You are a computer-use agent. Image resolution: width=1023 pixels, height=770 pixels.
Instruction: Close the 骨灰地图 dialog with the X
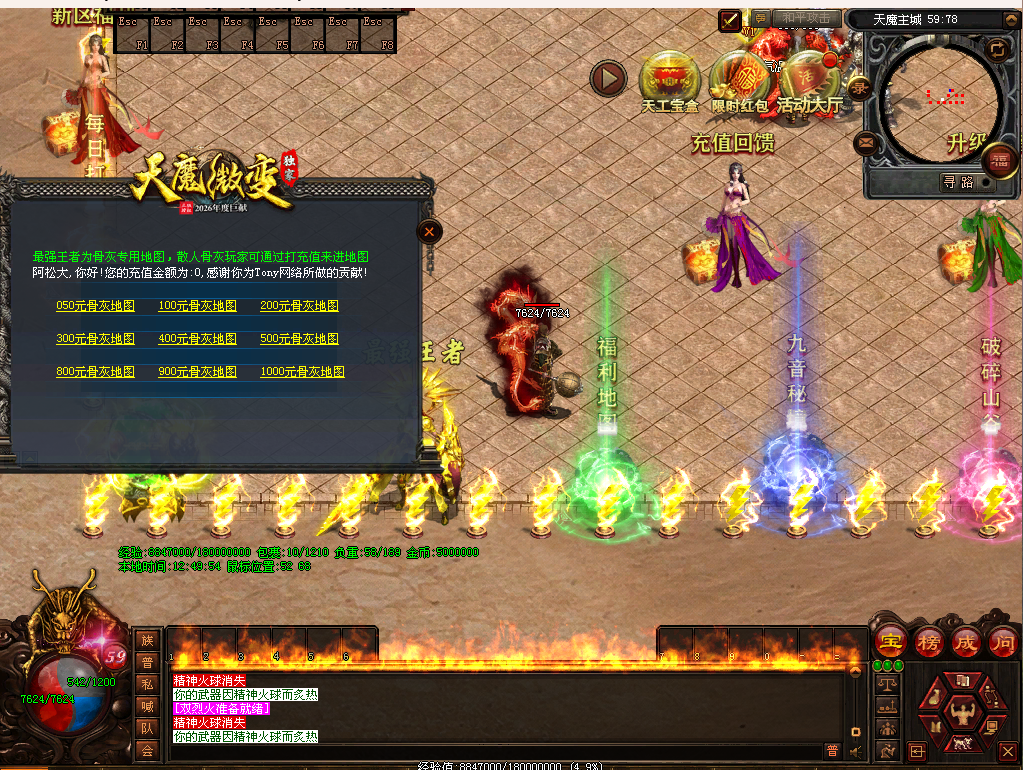(429, 232)
